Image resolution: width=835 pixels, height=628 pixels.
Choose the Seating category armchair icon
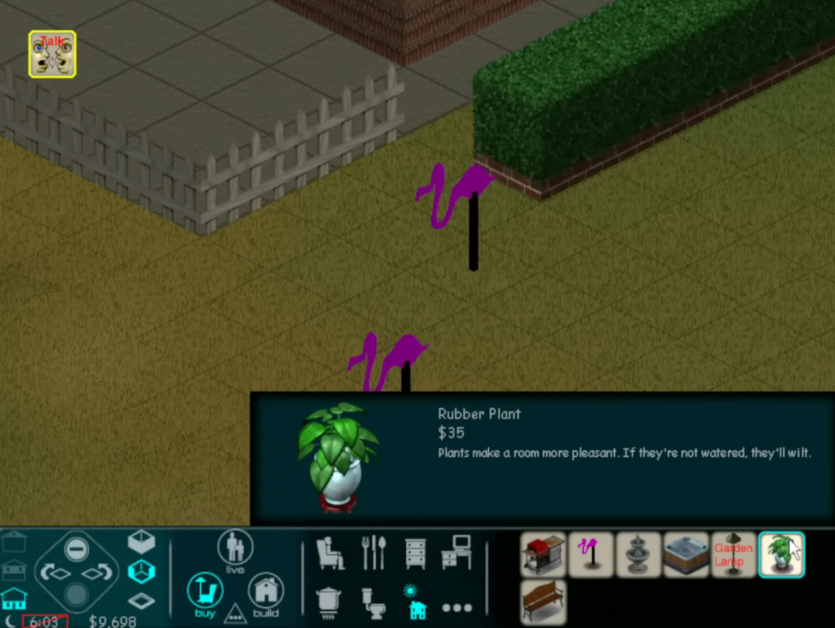[x=330, y=553]
